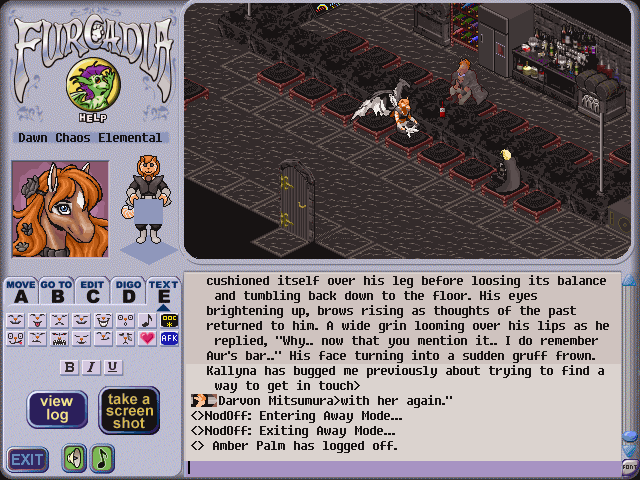Toggle music with the green note button
The width and height of the screenshot is (640, 480).
tap(102, 458)
